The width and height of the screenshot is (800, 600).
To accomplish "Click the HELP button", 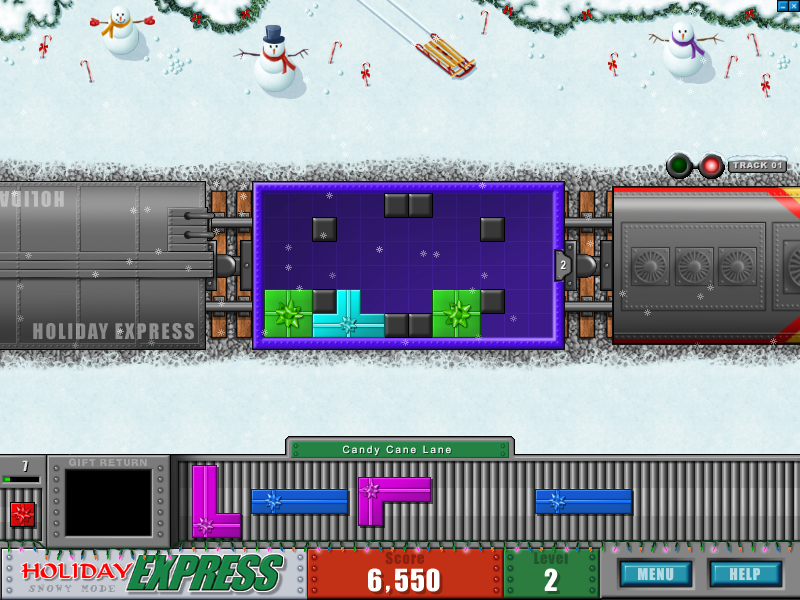I will (x=745, y=574).
